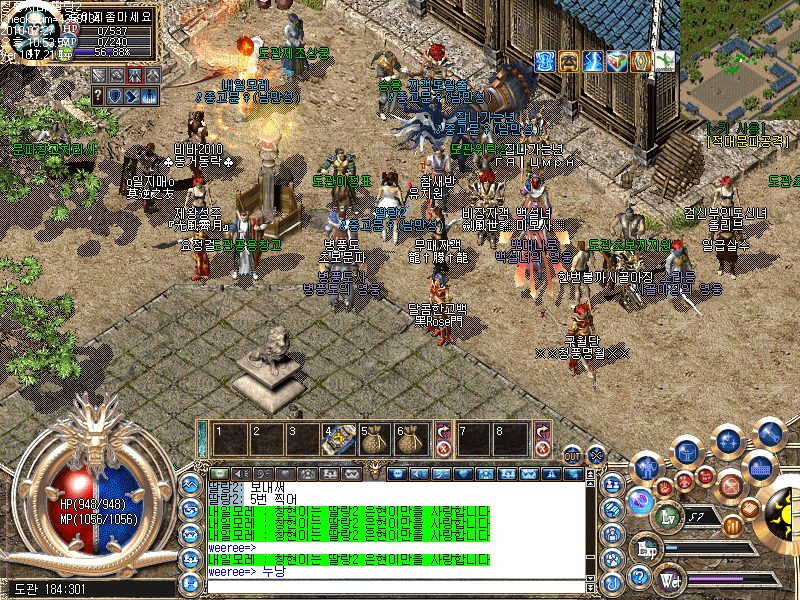The width and height of the screenshot is (800, 600).
Task: Click the paw print button beside chat
Action: [614, 557]
